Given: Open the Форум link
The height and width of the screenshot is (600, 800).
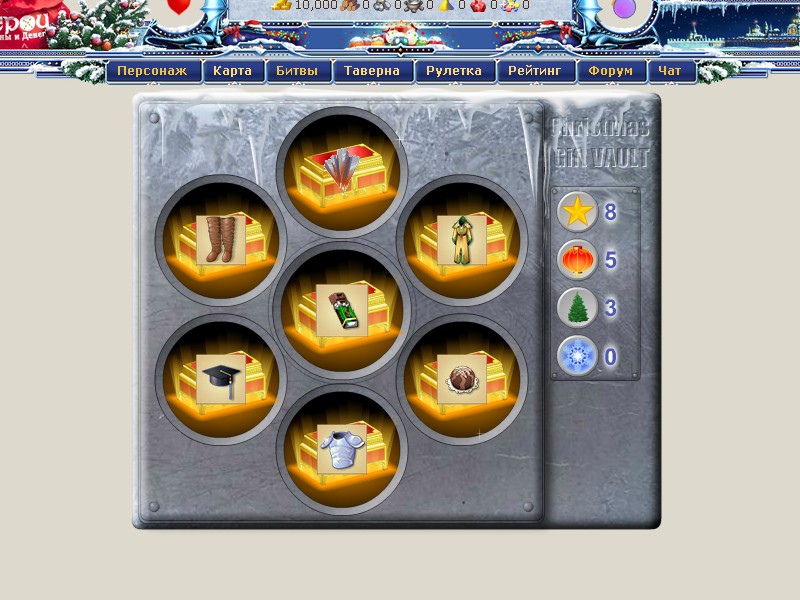Looking at the screenshot, I should click(612, 71).
